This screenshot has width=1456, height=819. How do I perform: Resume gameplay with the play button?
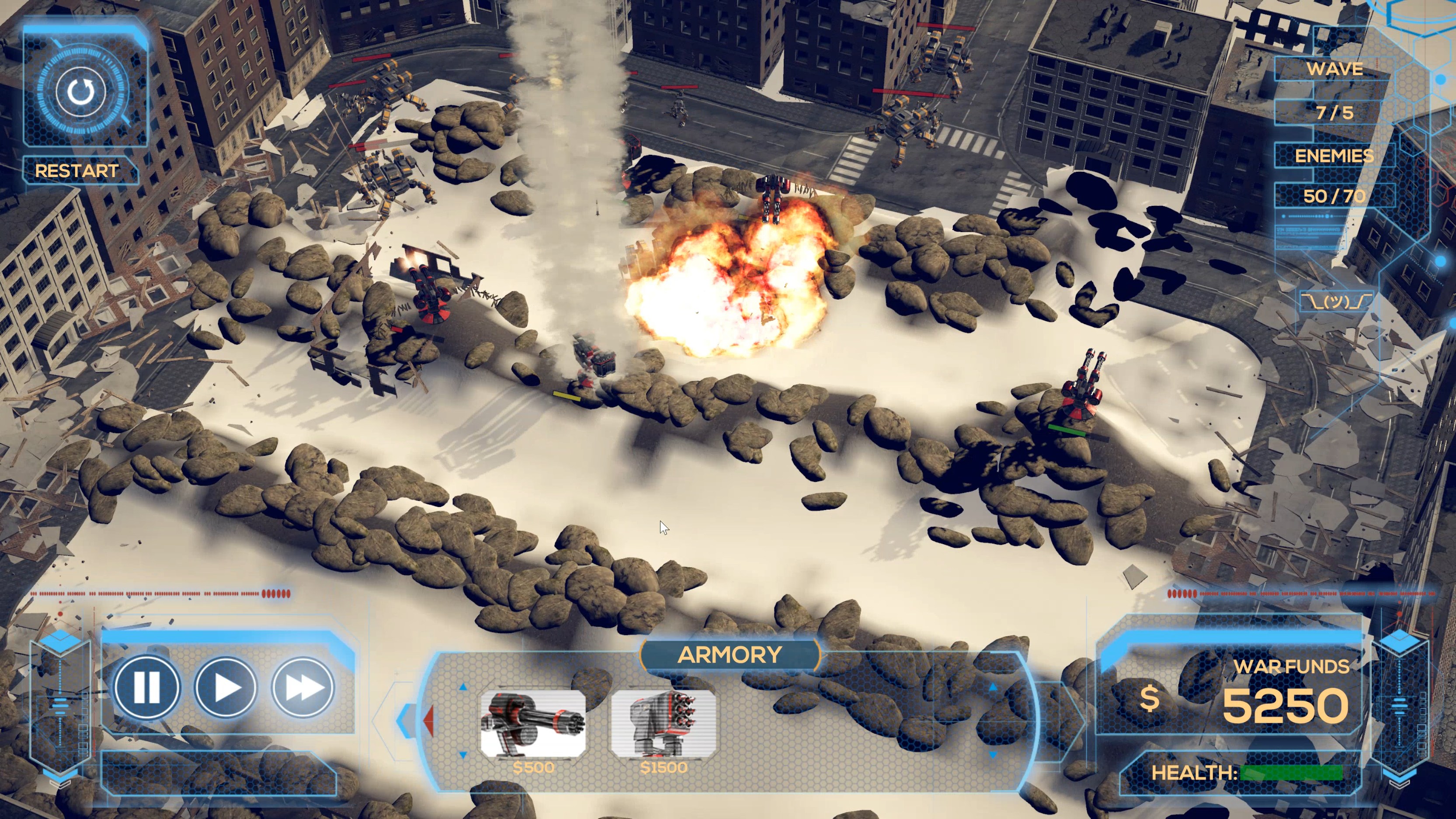226,687
